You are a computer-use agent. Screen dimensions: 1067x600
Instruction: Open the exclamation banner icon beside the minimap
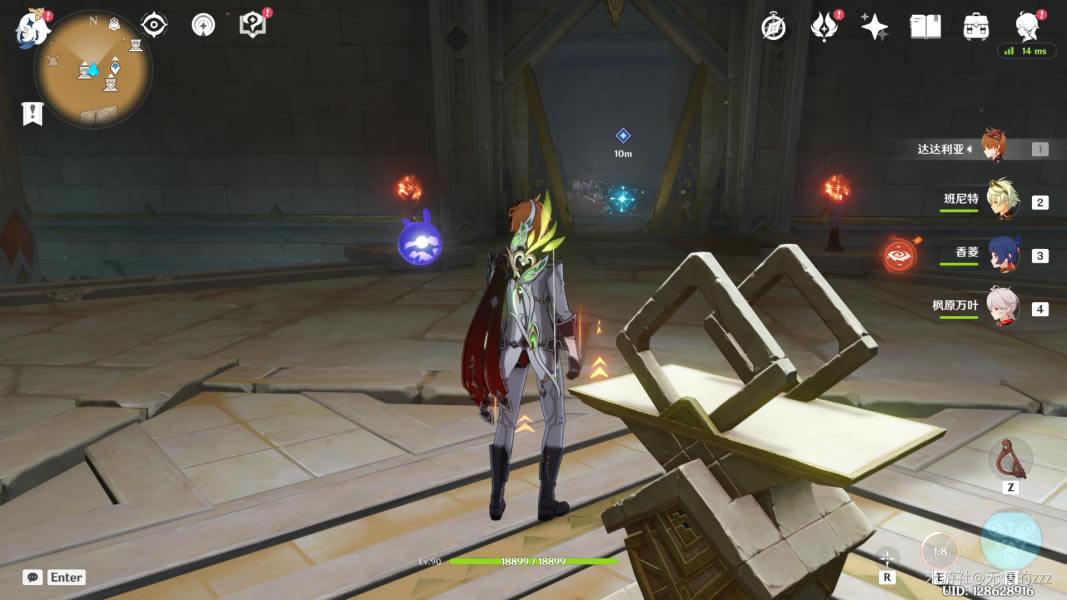32,113
